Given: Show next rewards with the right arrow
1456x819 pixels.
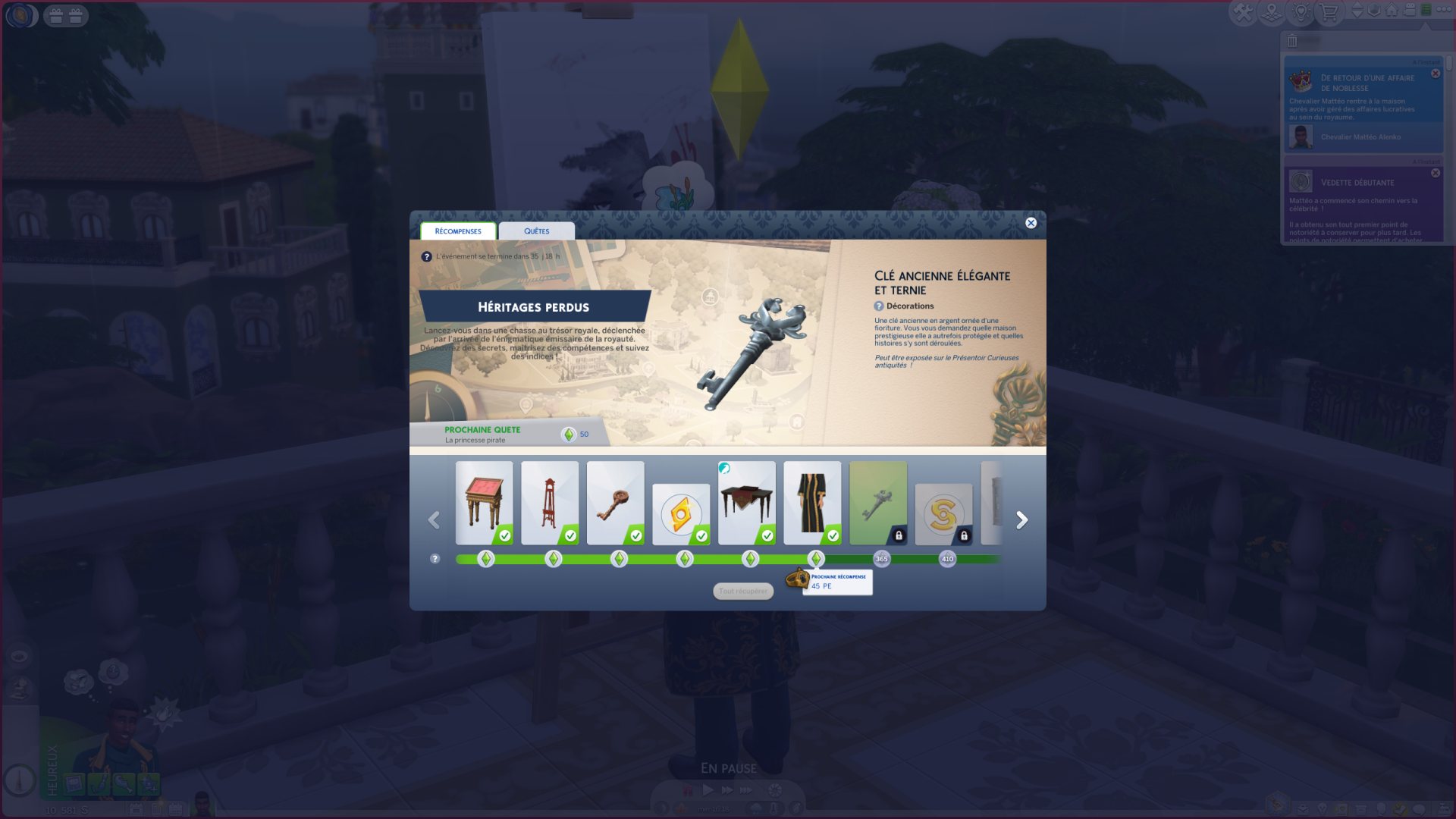Looking at the screenshot, I should [1021, 520].
